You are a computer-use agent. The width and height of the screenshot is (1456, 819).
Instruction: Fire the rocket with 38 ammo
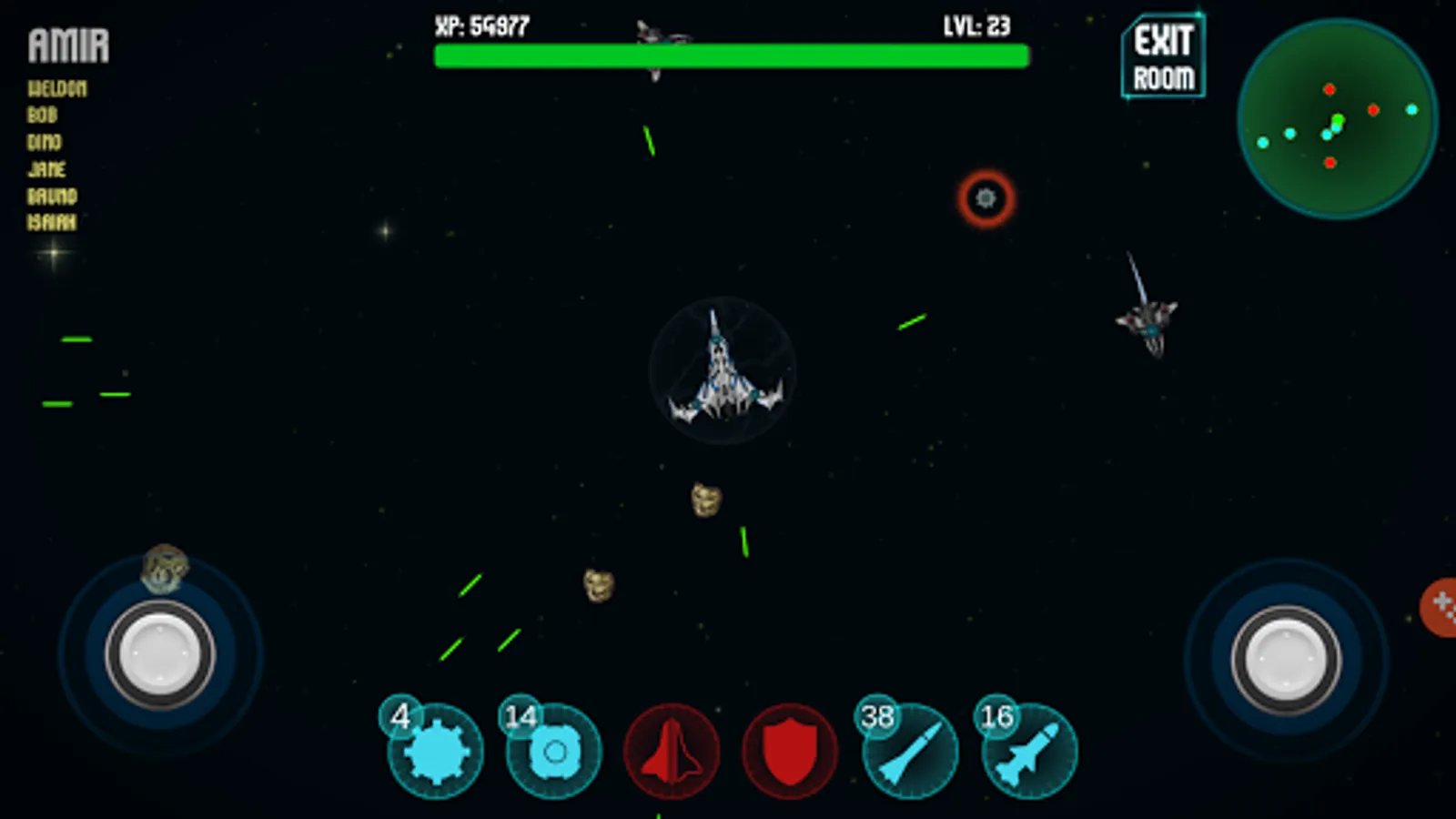coord(910,752)
